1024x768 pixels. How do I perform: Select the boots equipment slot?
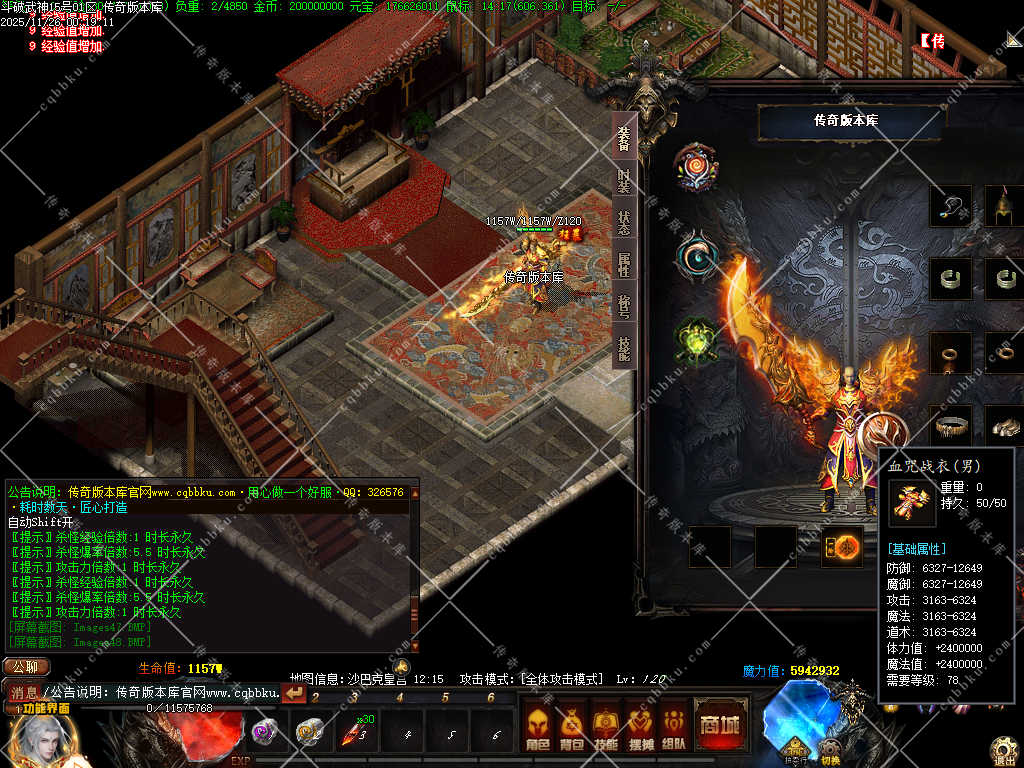[x=1004, y=425]
